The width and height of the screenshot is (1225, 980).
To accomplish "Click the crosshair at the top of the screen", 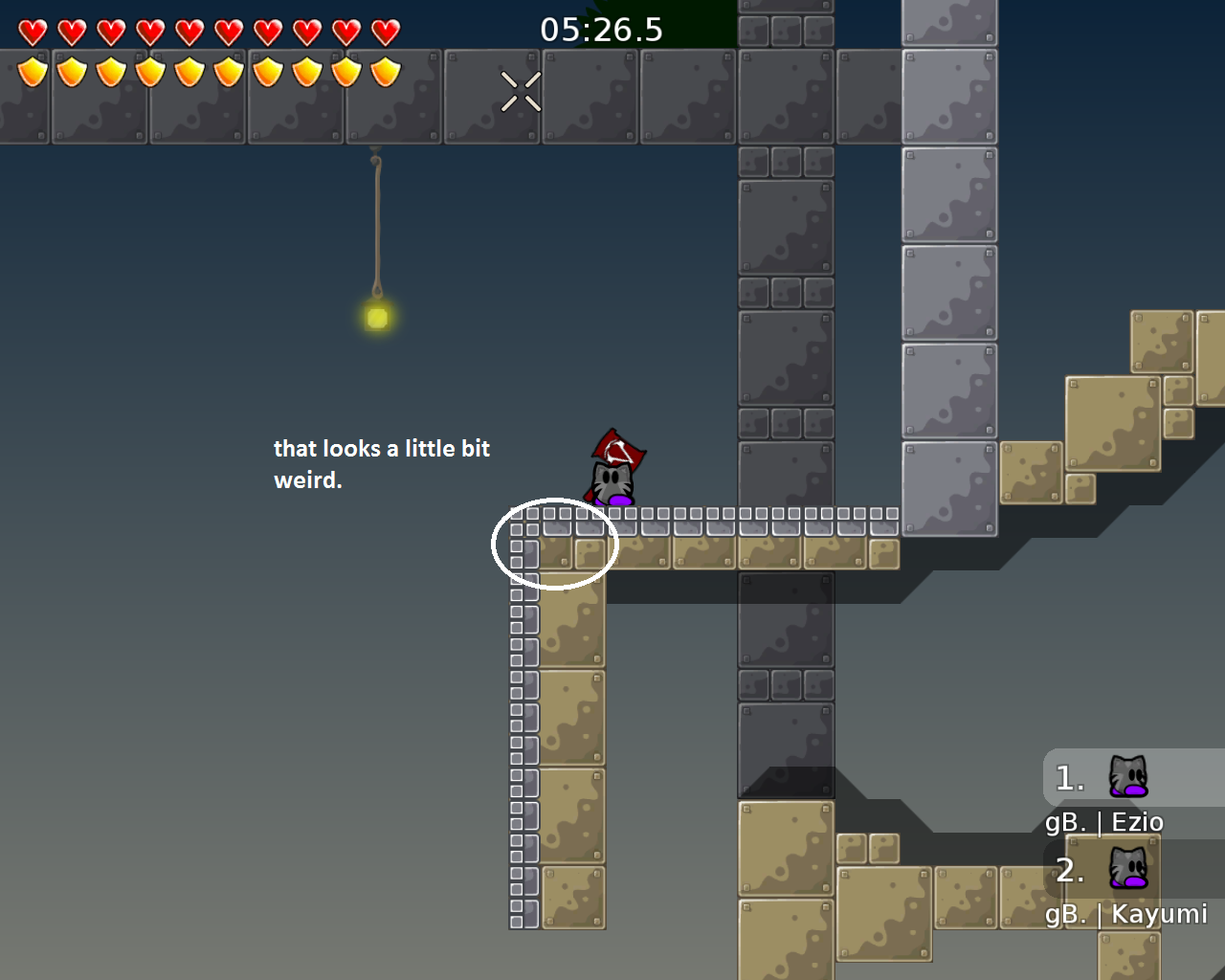I will click(x=520, y=91).
